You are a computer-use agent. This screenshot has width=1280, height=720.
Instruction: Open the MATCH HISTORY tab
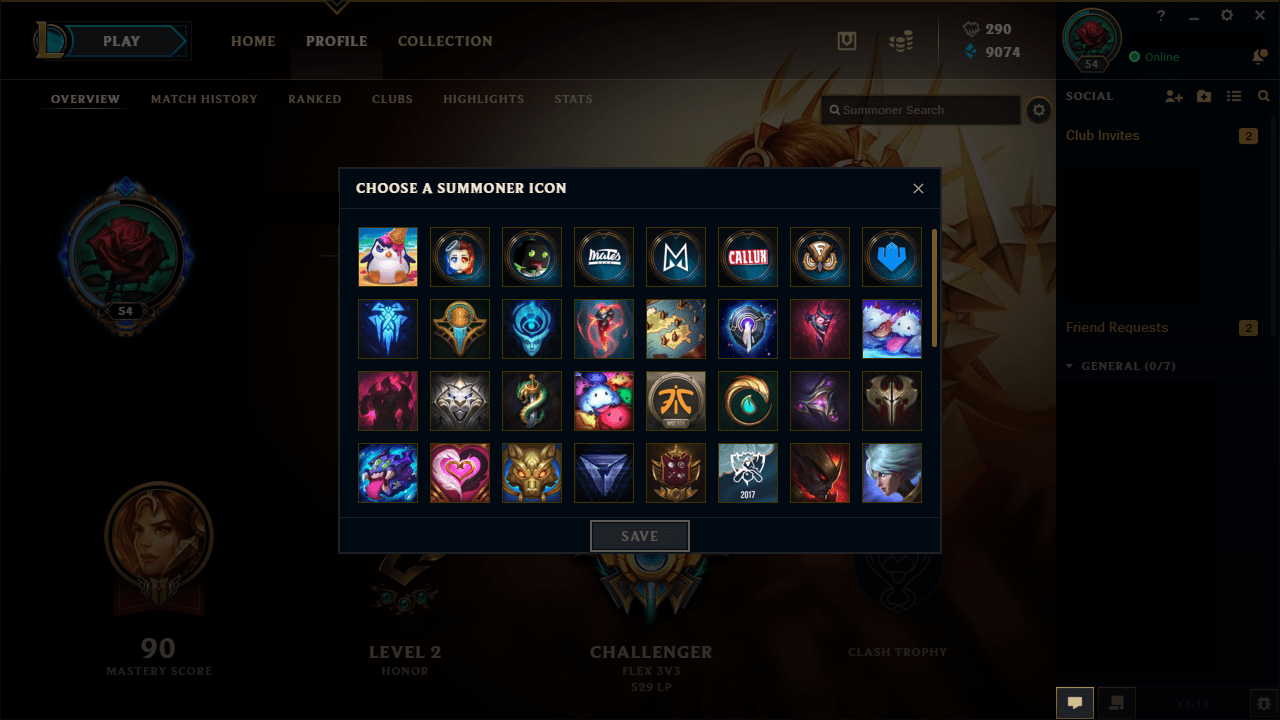[204, 99]
